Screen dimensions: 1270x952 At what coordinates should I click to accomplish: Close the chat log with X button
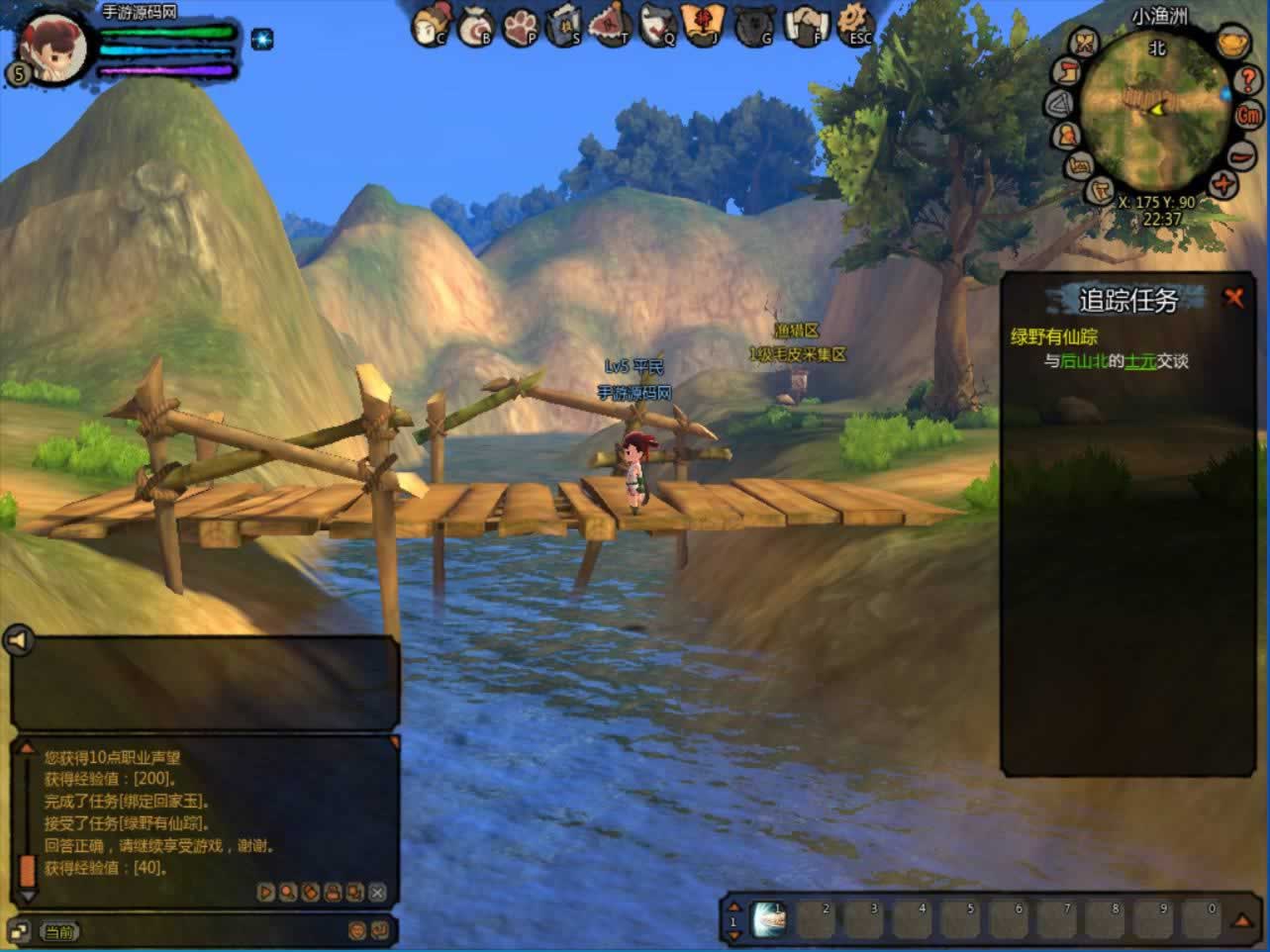pos(377,892)
